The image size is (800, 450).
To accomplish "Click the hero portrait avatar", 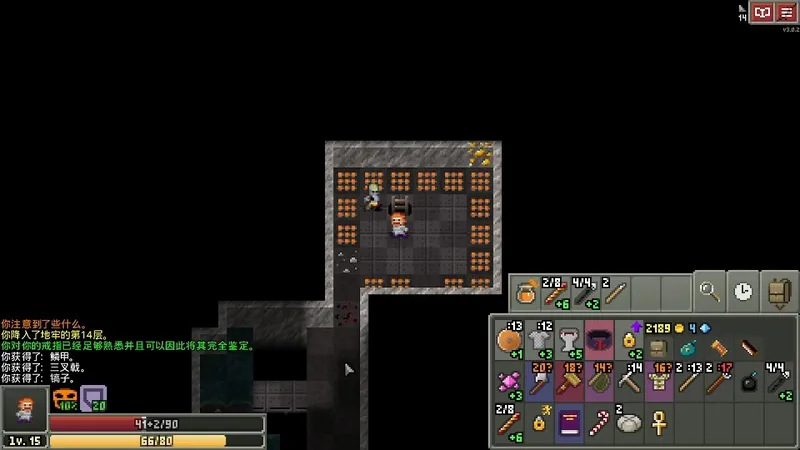I will click(22, 409).
